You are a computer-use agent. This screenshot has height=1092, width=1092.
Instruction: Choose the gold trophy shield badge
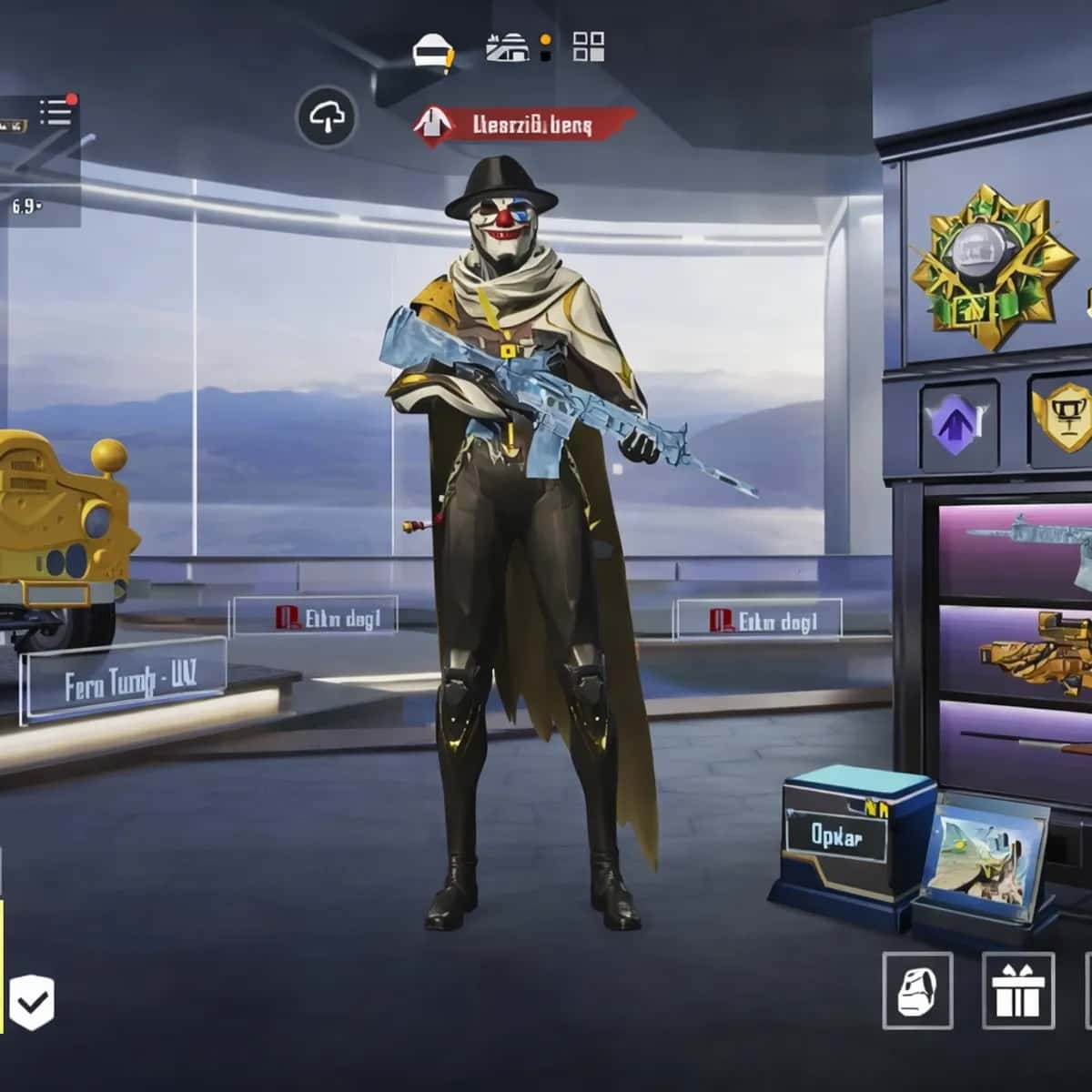point(1062,420)
